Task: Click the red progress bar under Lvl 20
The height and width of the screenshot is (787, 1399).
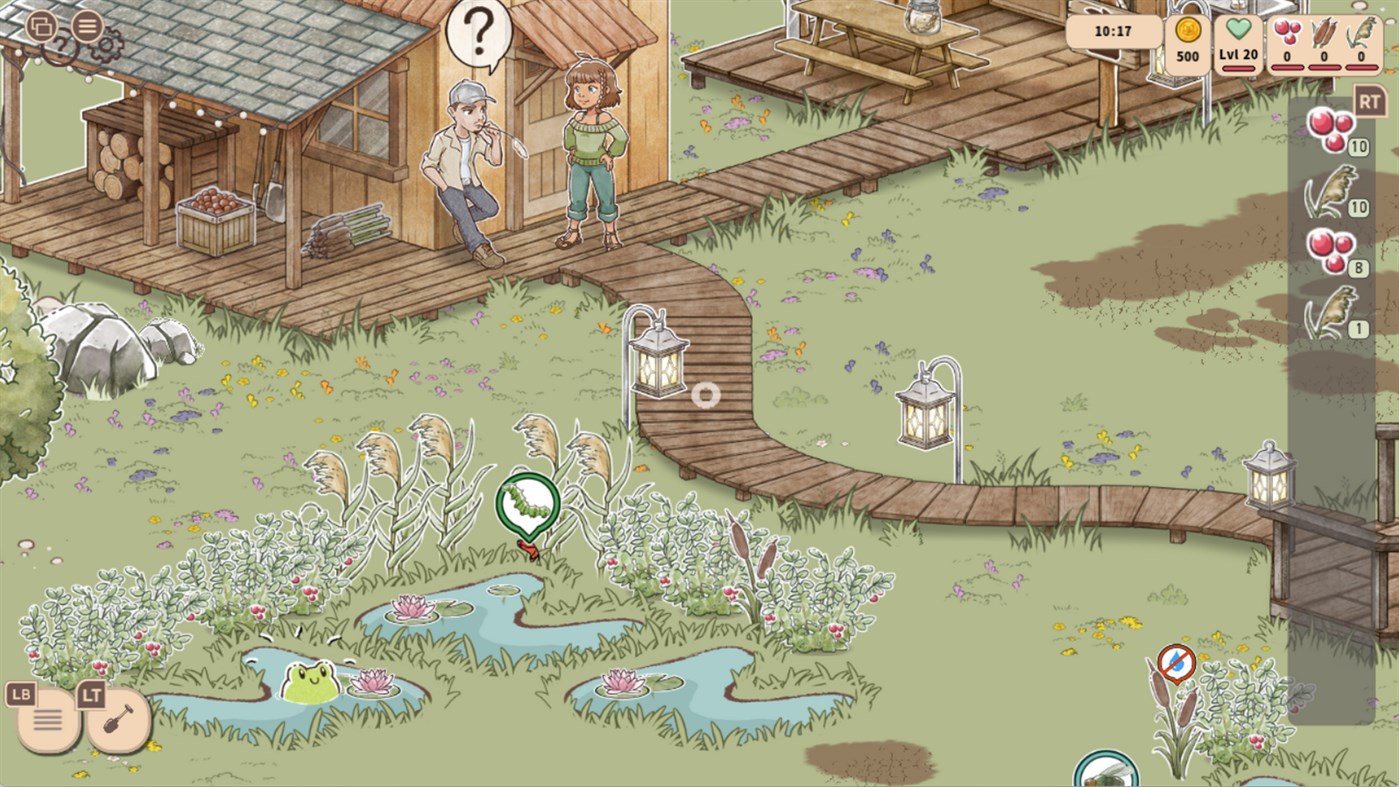Action: 1239,69
